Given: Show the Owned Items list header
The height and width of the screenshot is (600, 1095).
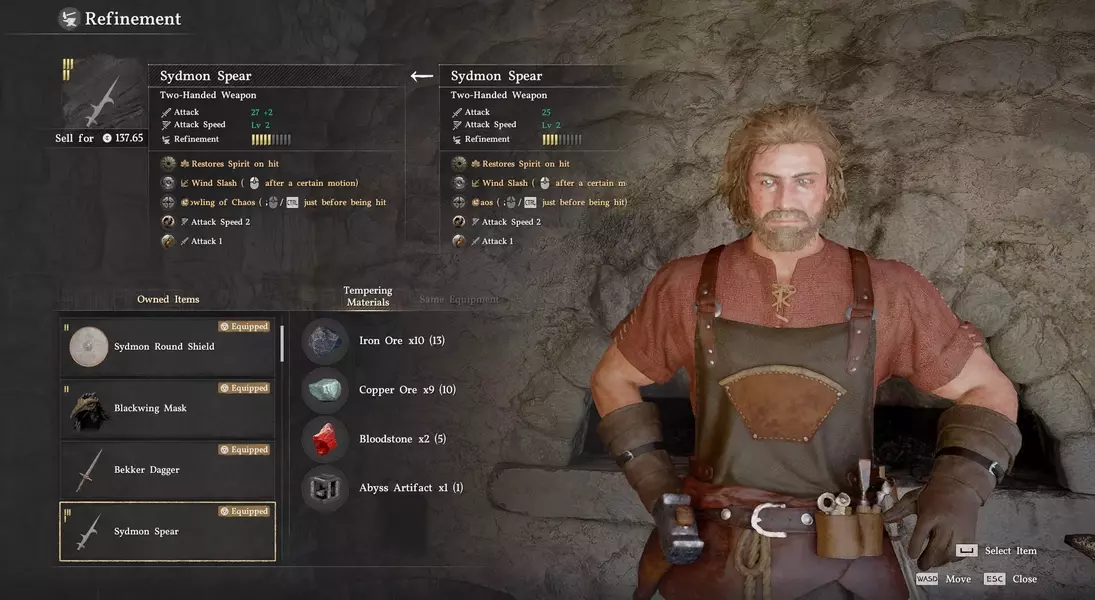Looking at the screenshot, I should [168, 299].
